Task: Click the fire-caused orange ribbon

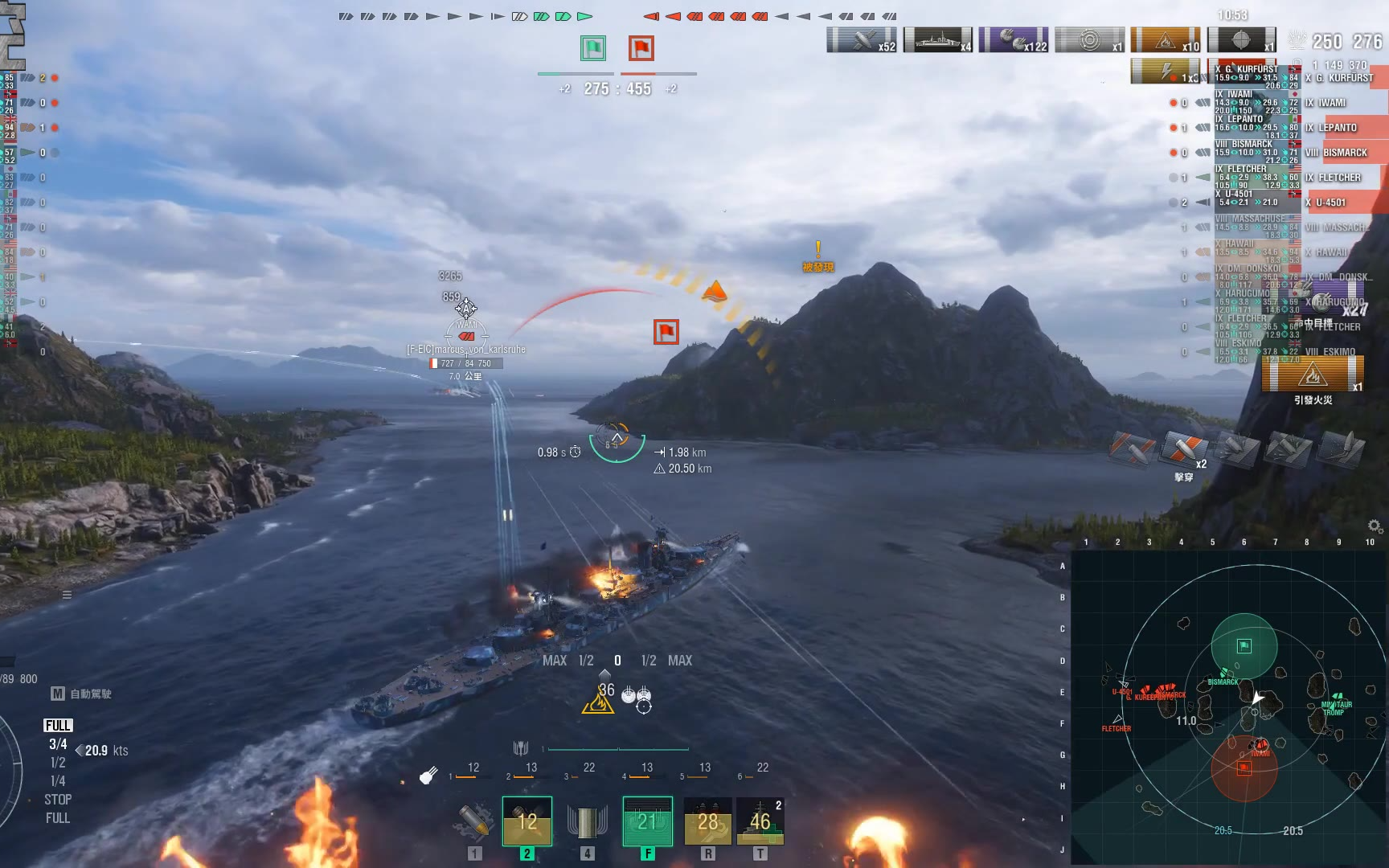Action: 1165,39
